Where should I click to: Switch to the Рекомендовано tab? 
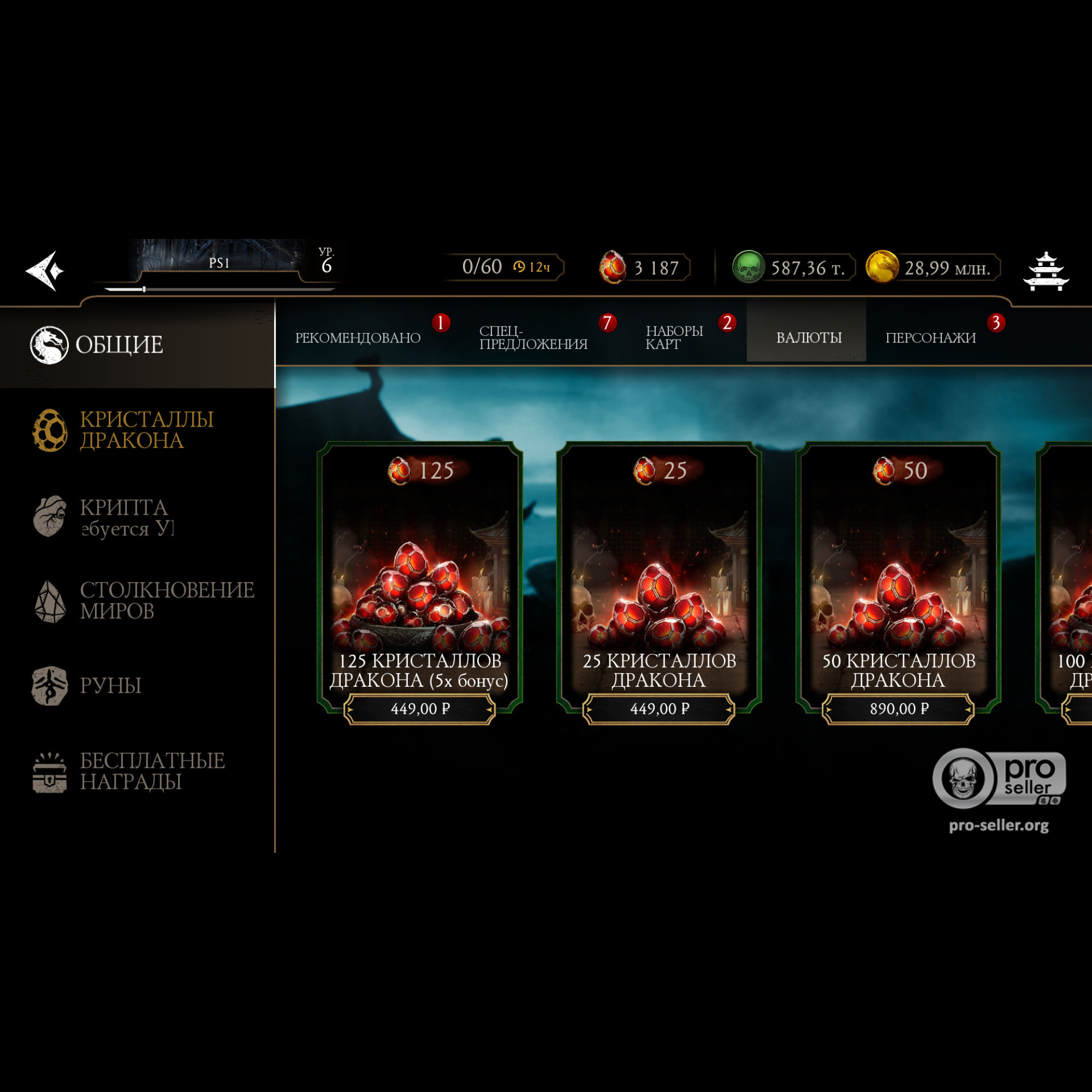pos(358,337)
